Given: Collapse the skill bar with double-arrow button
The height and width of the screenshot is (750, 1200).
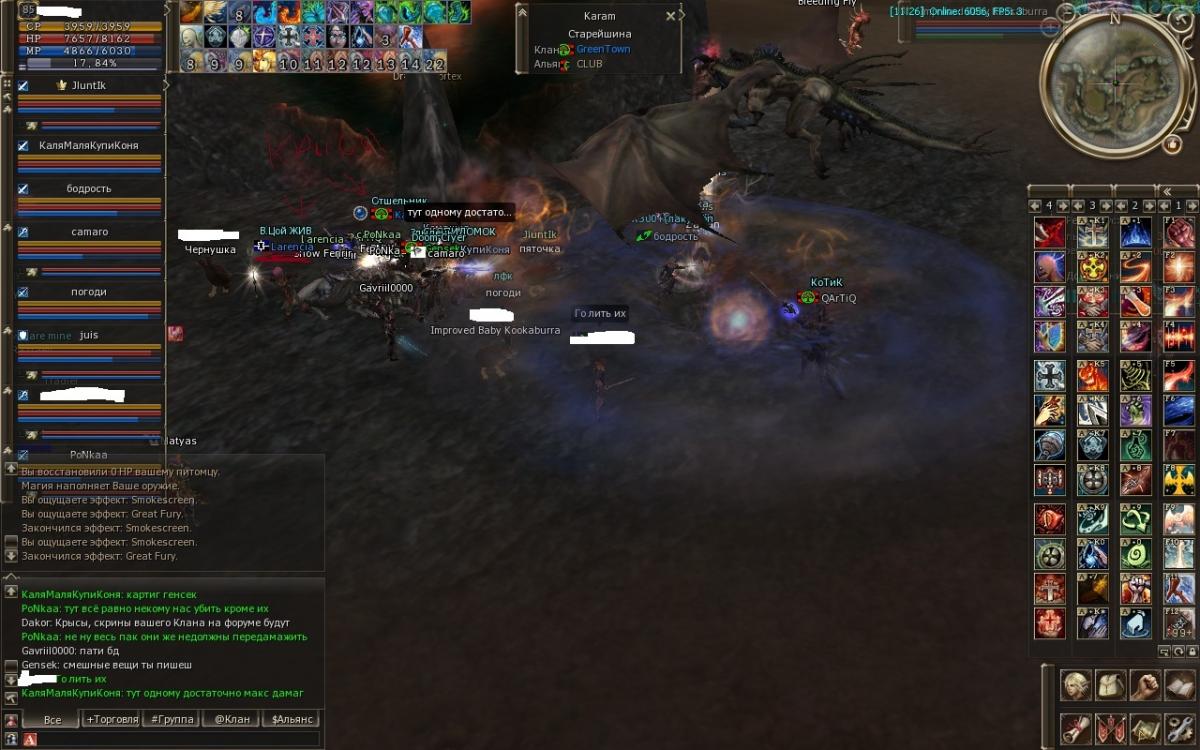Looking at the screenshot, I should pyautogui.click(x=1165, y=191).
